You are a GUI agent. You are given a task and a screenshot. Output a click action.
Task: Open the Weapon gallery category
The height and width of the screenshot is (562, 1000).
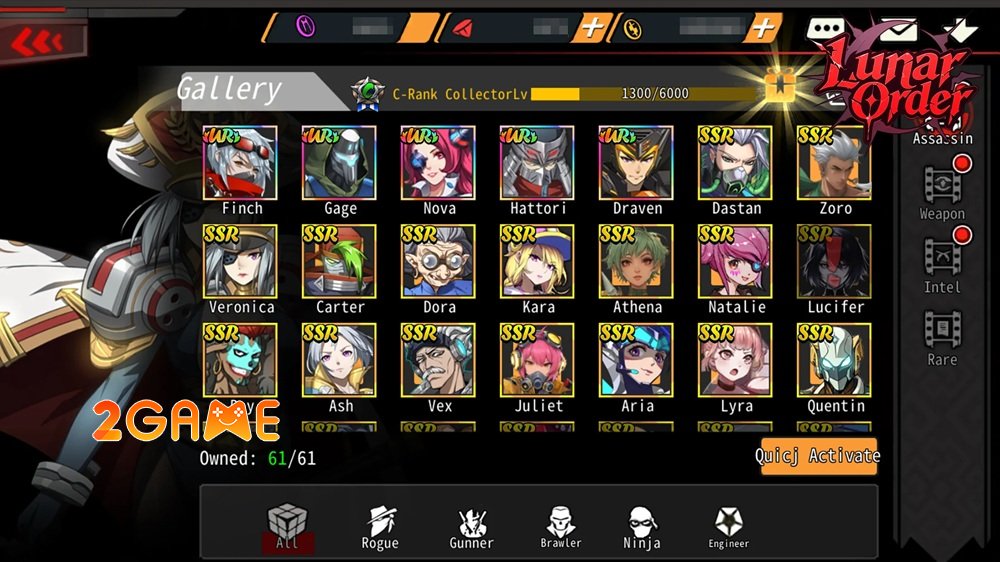[x=942, y=193]
